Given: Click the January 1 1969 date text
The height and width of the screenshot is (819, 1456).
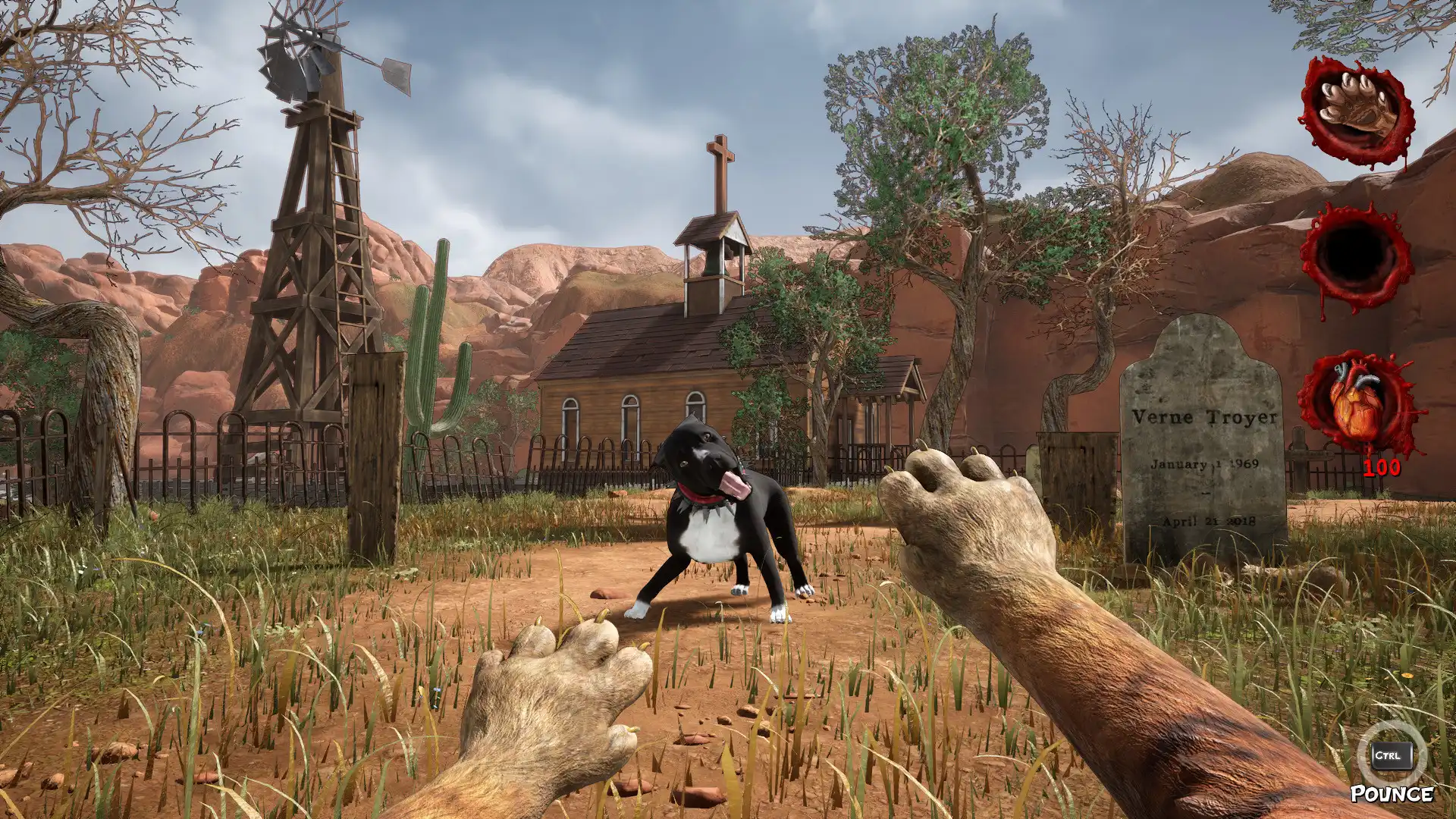Looking at the screenshot, I should [x=1204, y=464].
